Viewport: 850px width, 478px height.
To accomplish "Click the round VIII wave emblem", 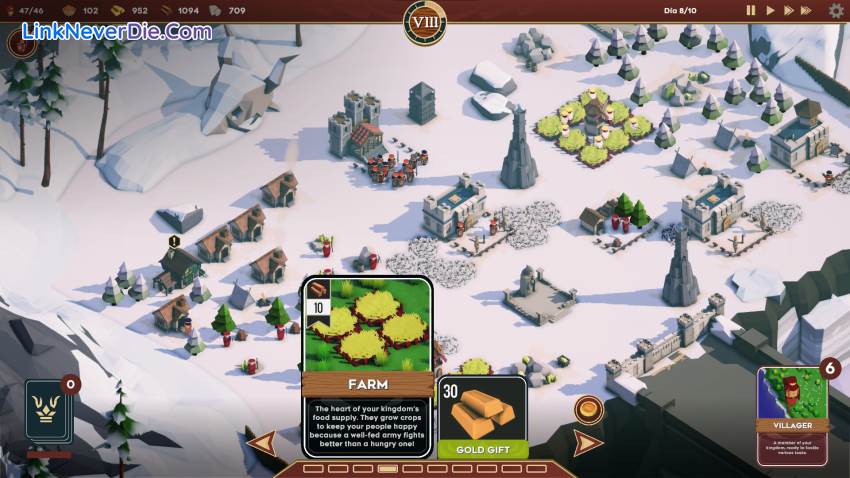I will [425, 21].
